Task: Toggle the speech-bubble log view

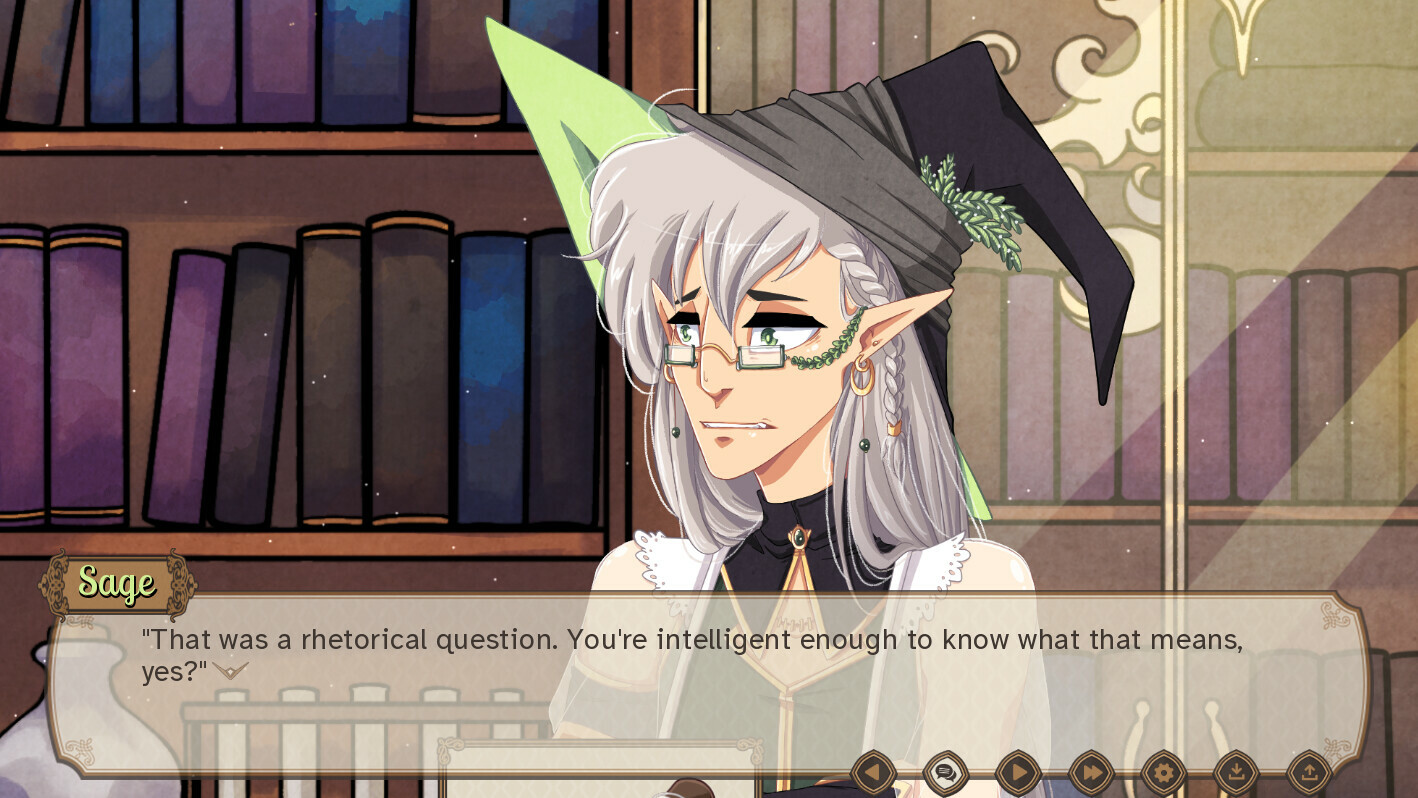Action: (944, 773)
